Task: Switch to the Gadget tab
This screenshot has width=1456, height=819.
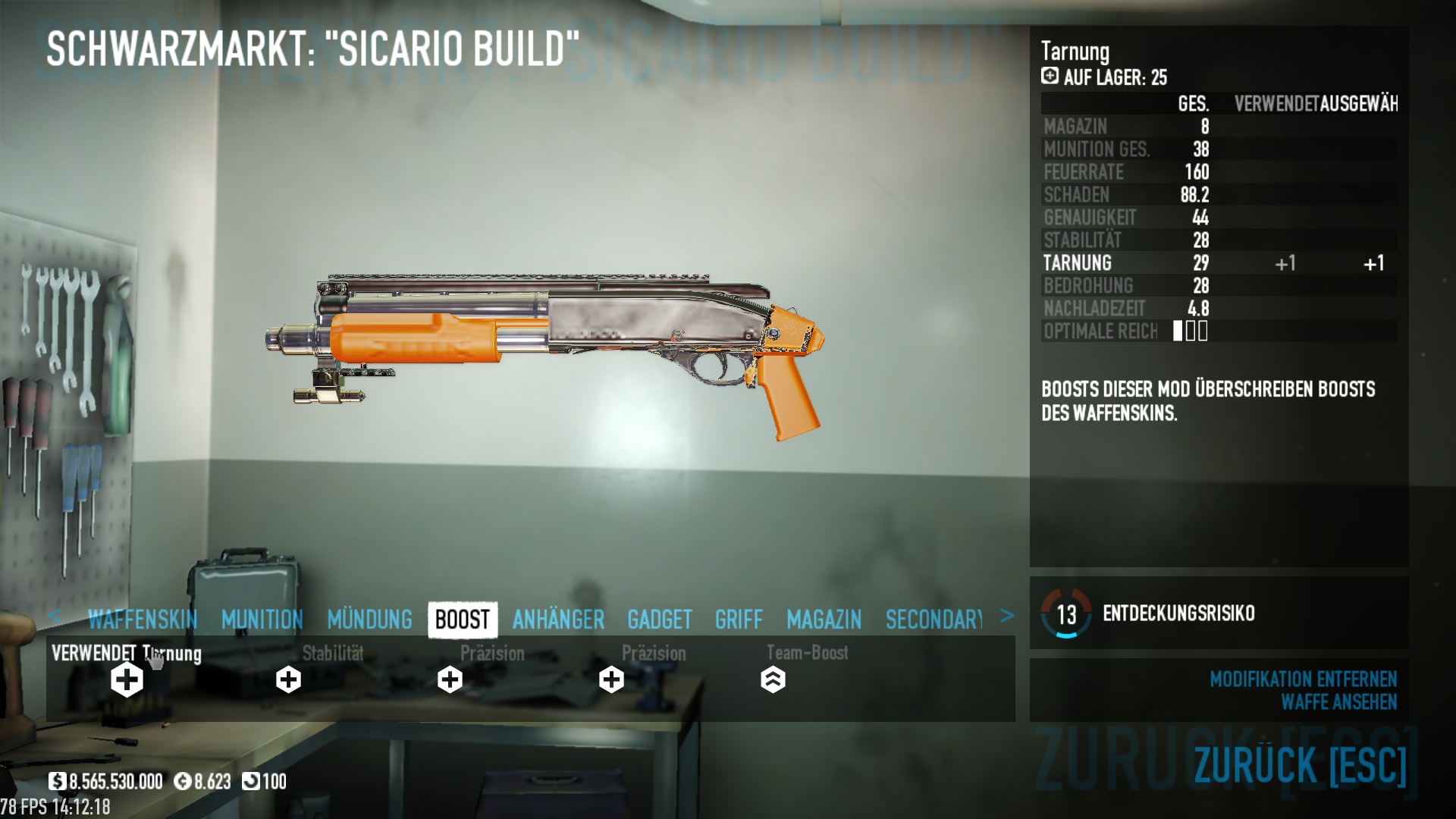Action: tap(659, 620)
